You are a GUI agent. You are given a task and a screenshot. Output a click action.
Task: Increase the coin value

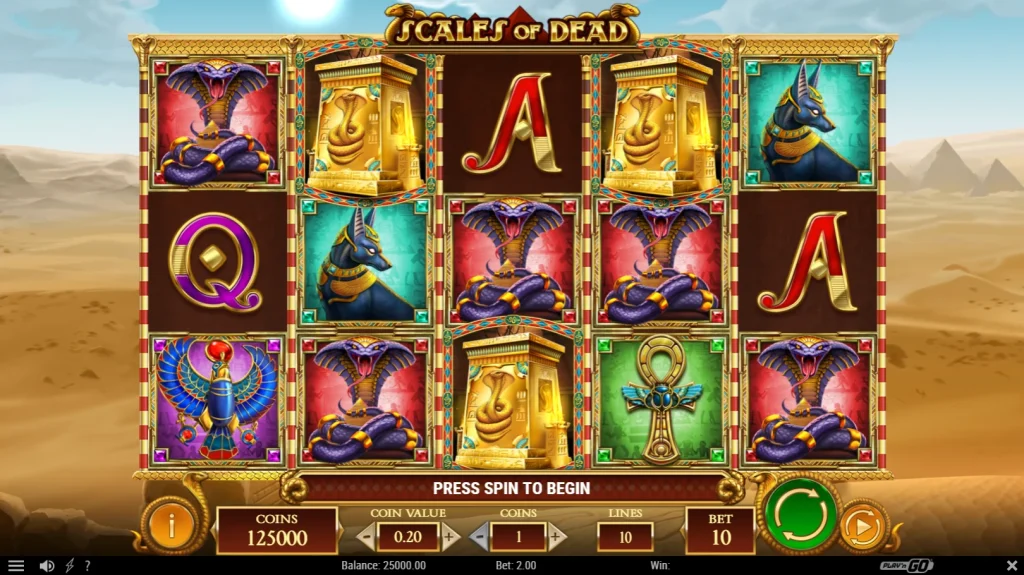[449, 536]
